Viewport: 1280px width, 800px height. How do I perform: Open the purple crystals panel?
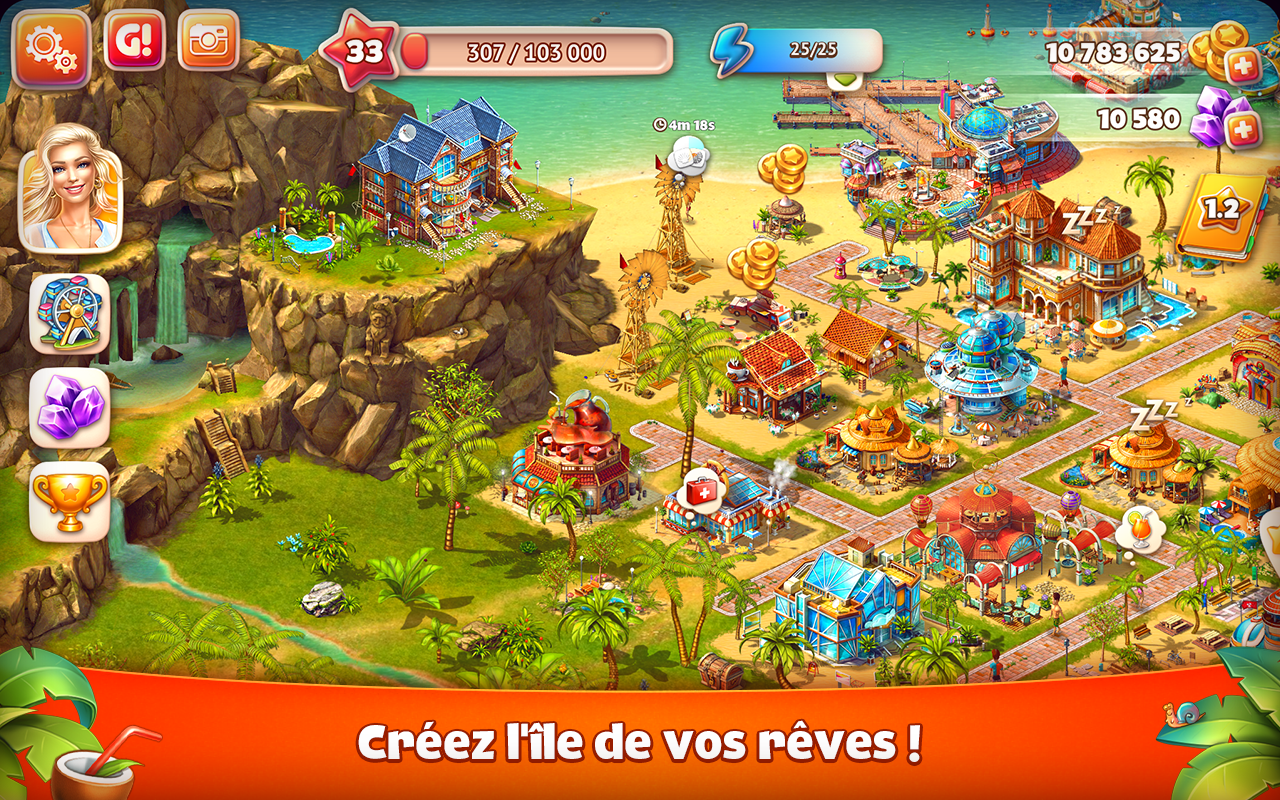(68, 394)
